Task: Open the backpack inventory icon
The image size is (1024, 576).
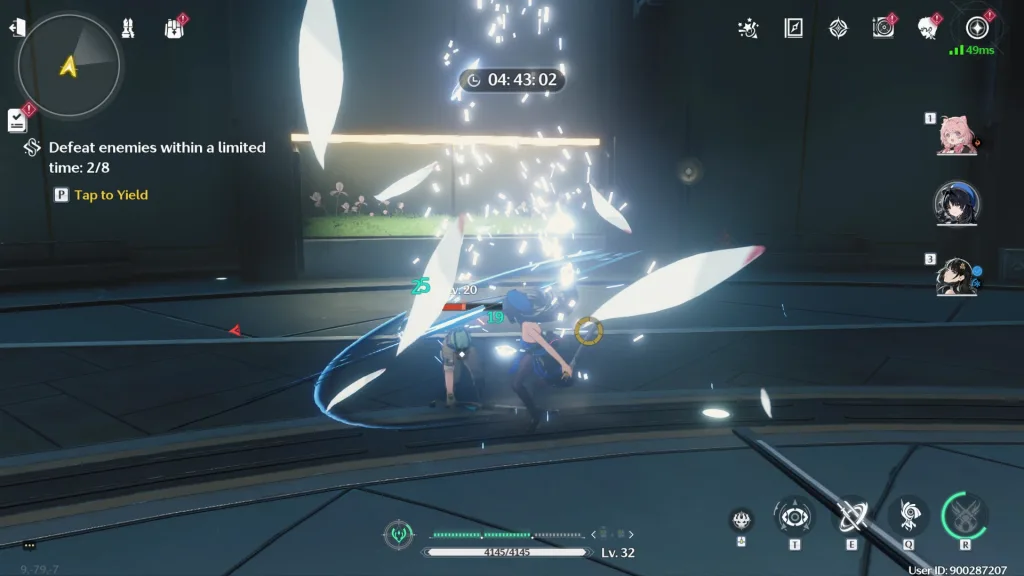Action: tap(174, 28)
